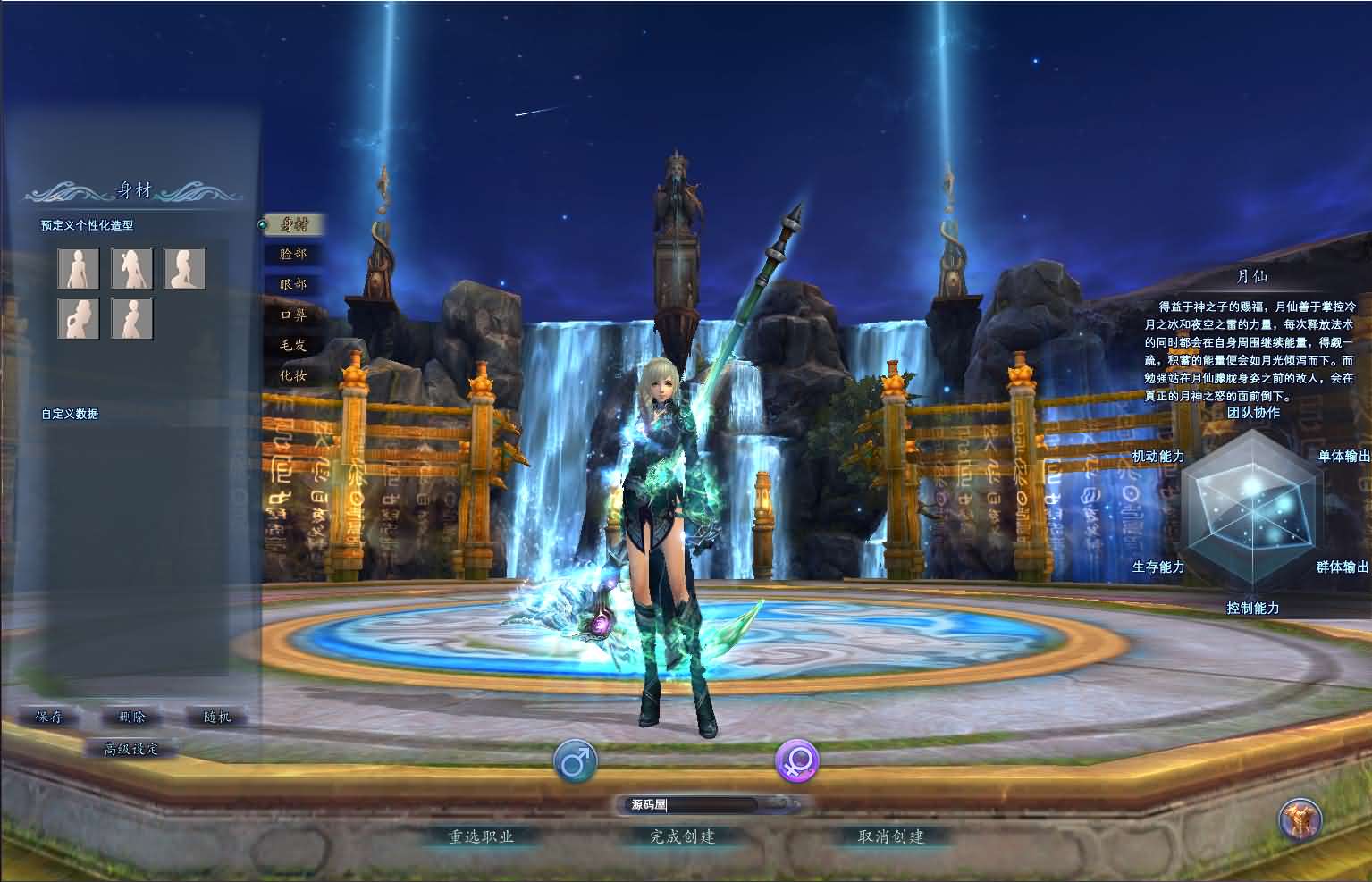Click the golden emblem icon at bottom right
Viewport: 1372px width, 882px height.
click(1300, 821)
